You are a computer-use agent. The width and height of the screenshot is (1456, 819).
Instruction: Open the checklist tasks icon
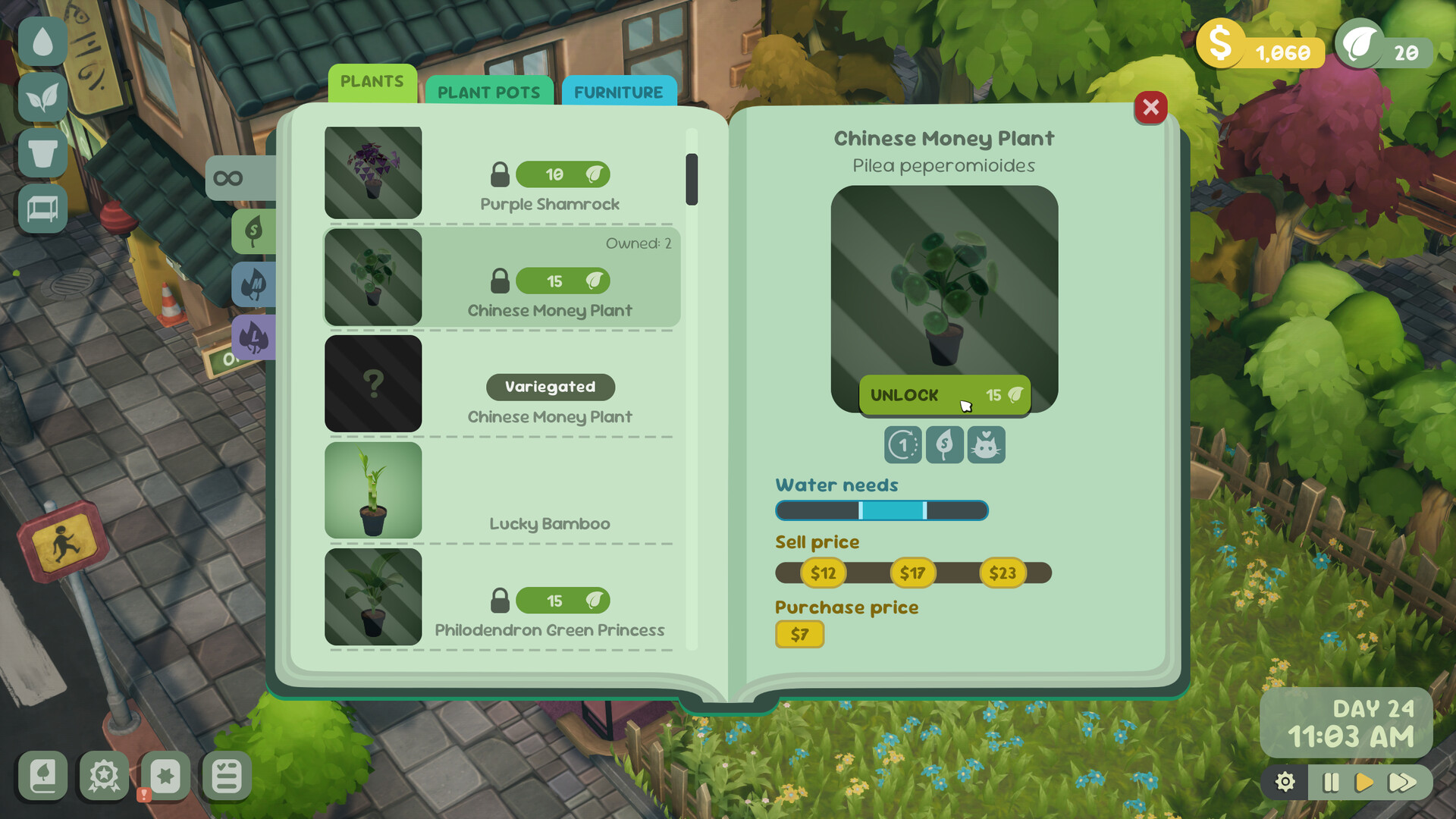[225, 777]
